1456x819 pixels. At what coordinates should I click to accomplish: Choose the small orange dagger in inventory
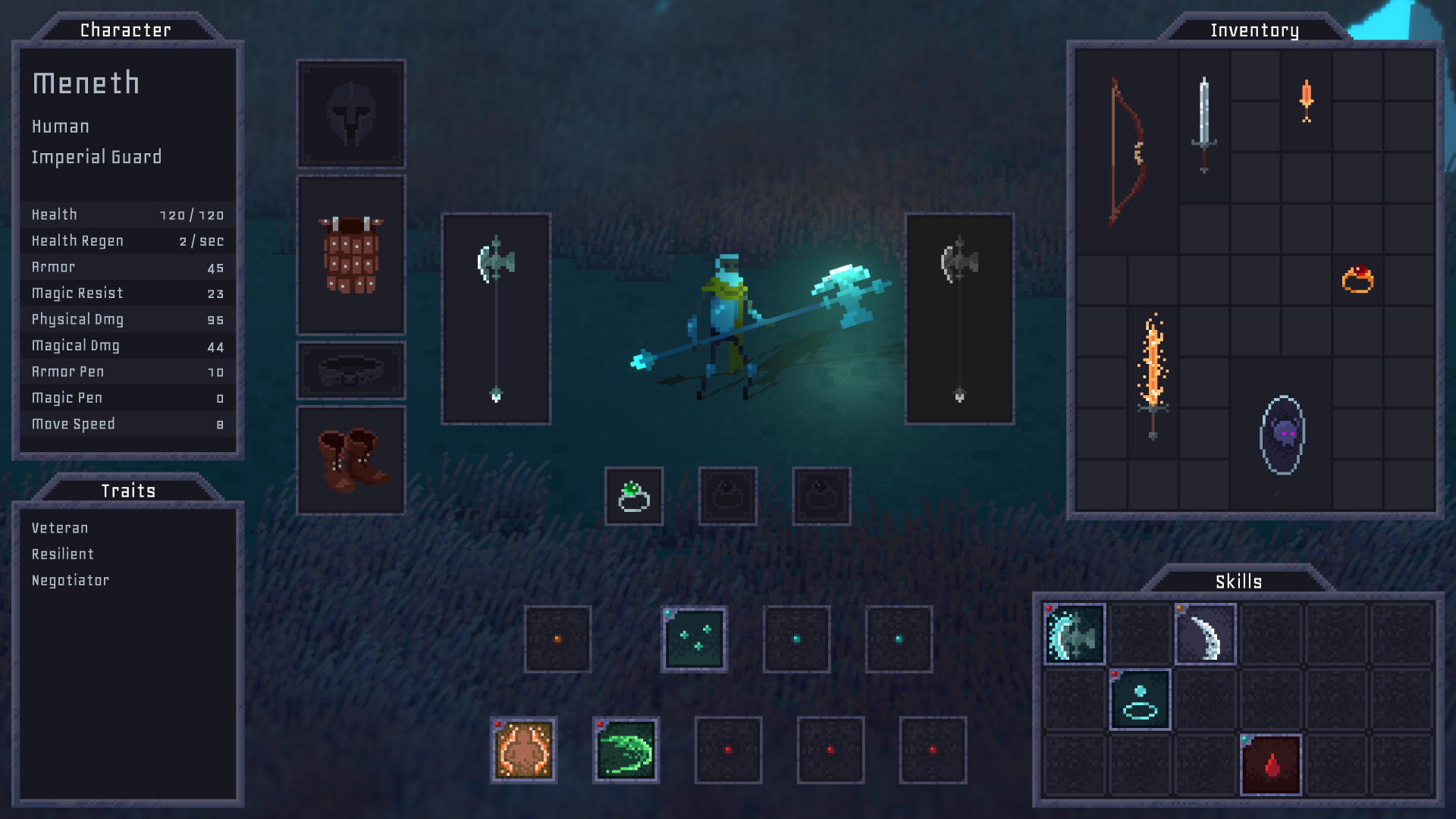tap(1306, 100)
